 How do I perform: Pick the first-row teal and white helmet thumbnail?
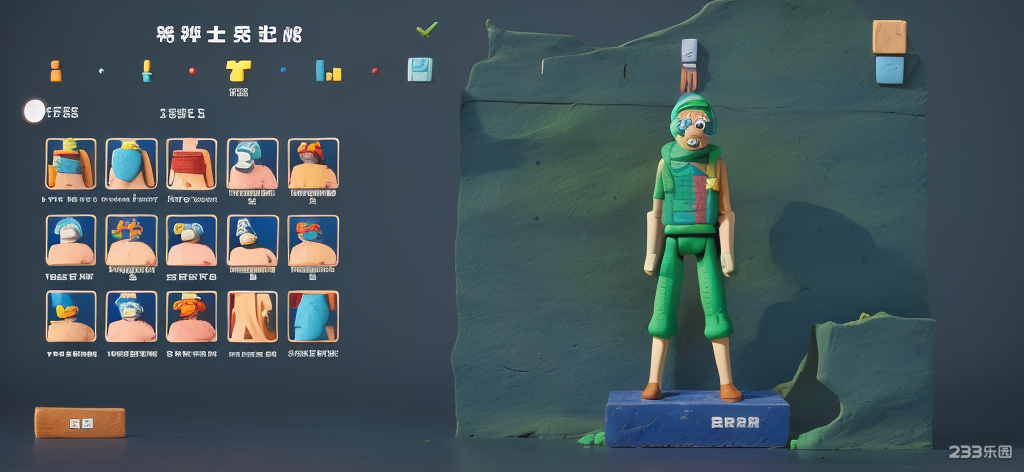click(252, 163)
